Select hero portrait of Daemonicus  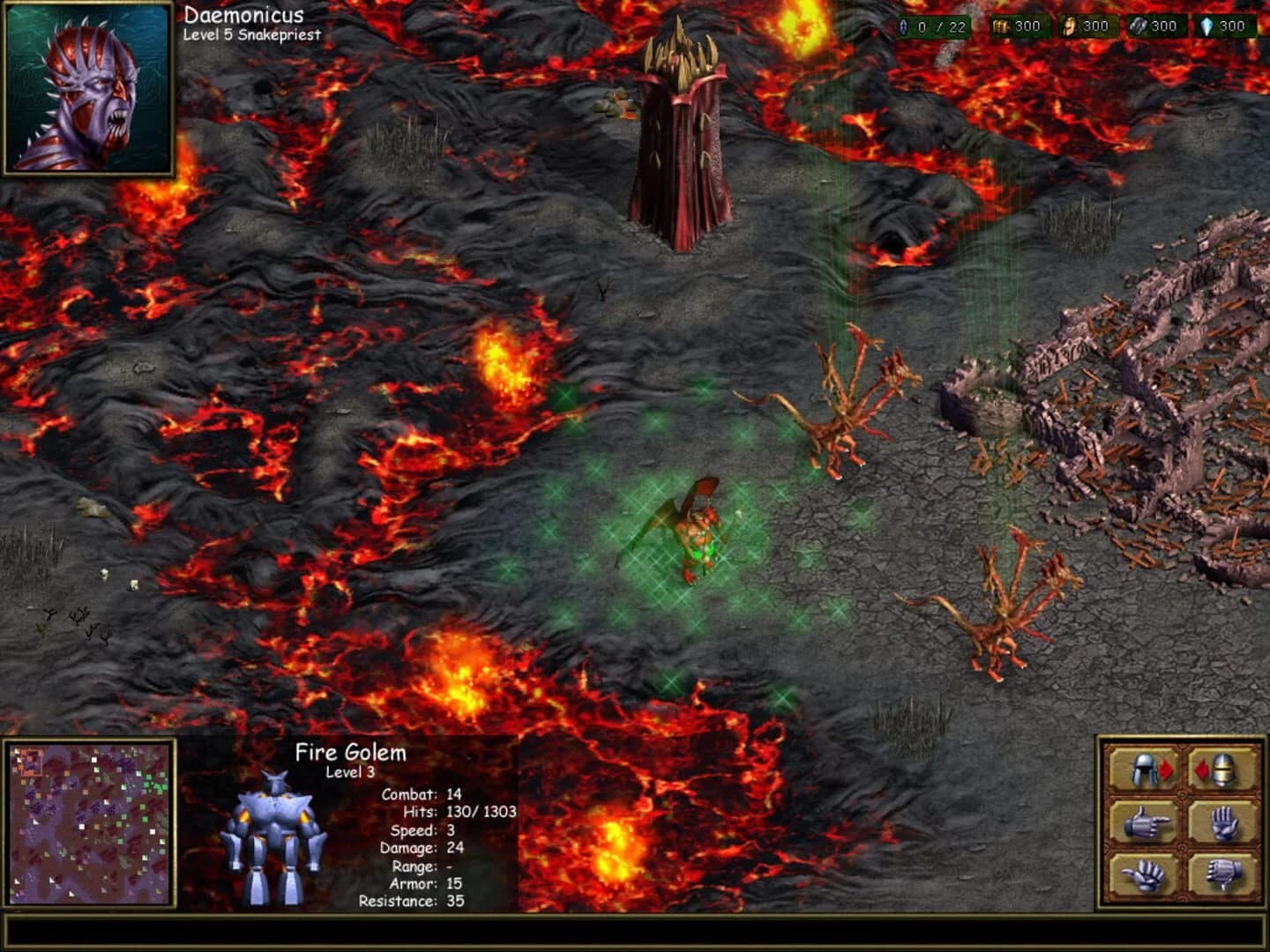(x=88, y=88)
